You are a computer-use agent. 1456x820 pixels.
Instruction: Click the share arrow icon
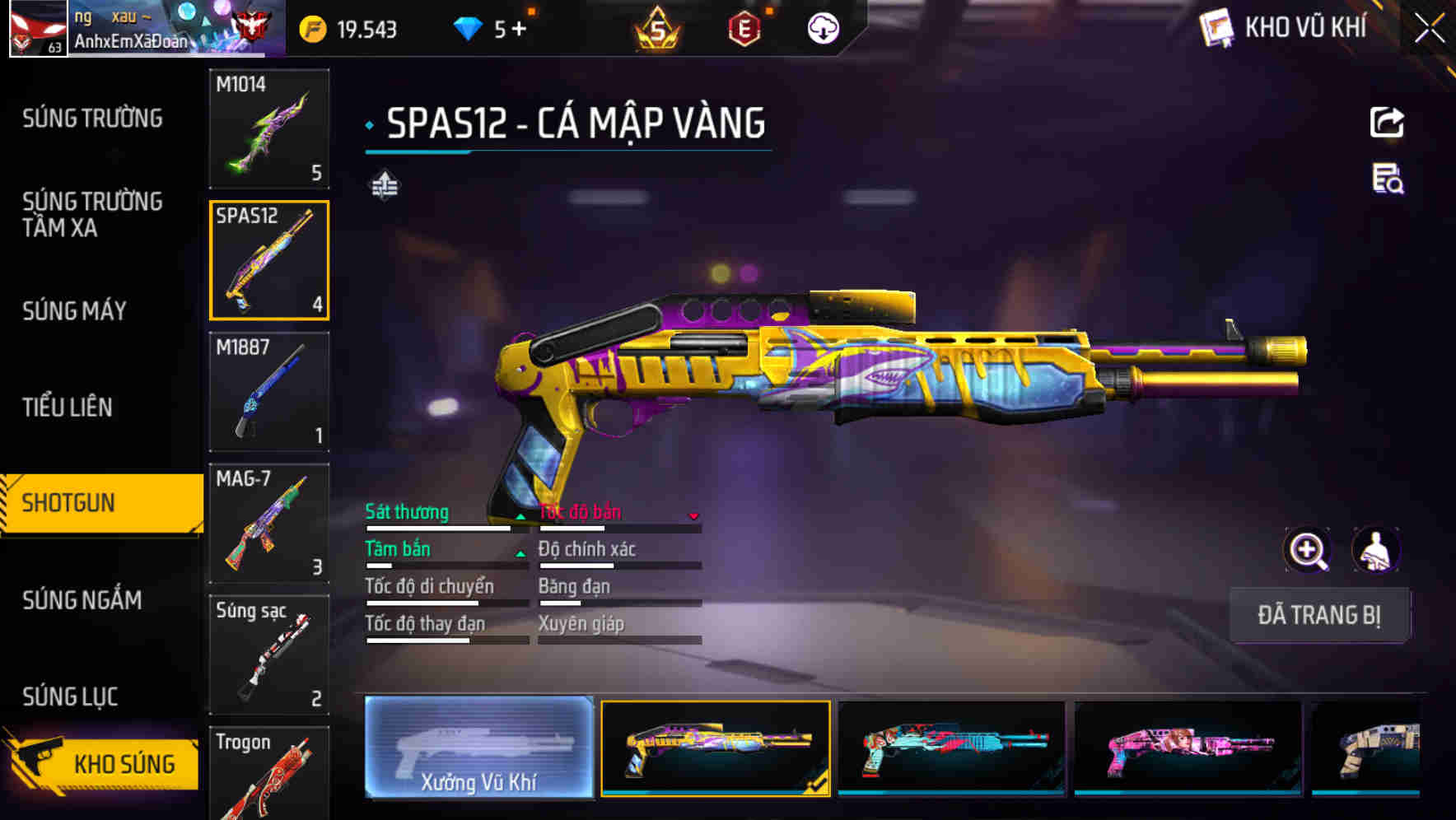coord(1387,123)
